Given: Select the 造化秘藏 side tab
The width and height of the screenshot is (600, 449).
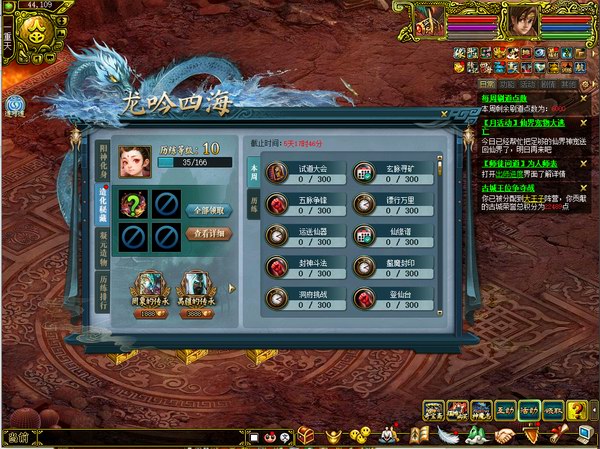Looking at the screenshot, I should (x=103, y=204).
